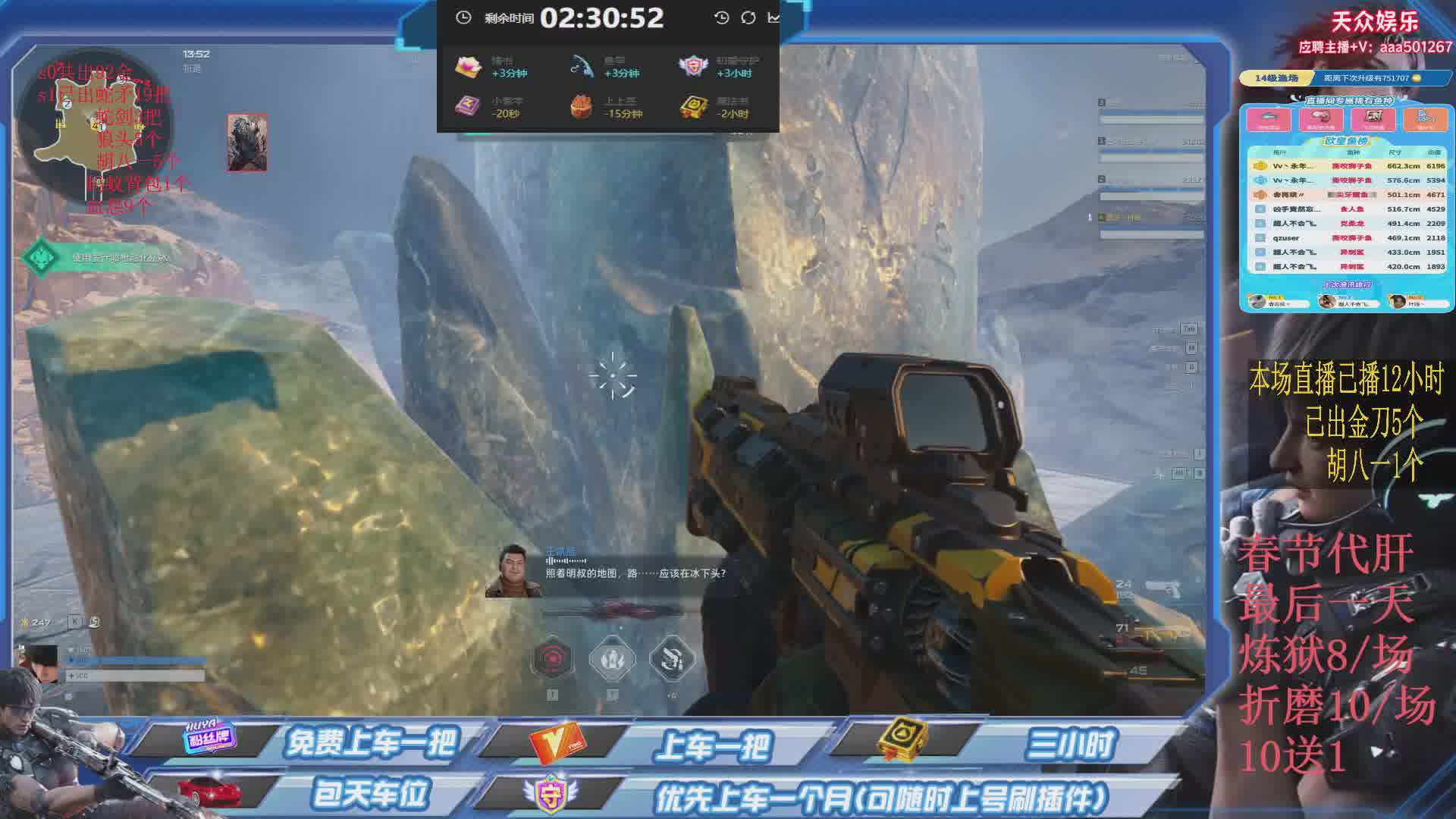
Task: Click the timer refresh icon
Action: [748, 17]
